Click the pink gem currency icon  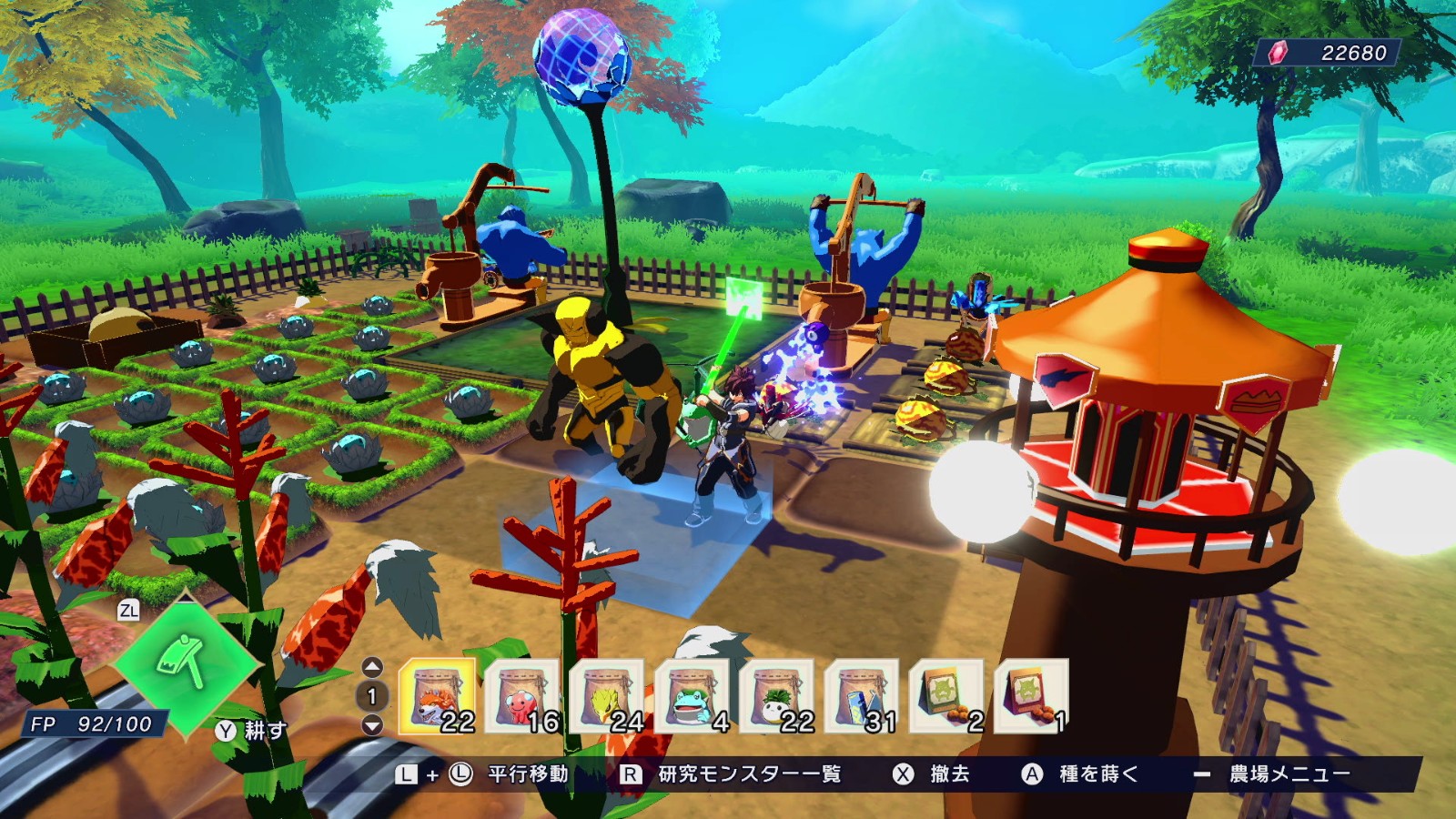[x=1278, y=54]
